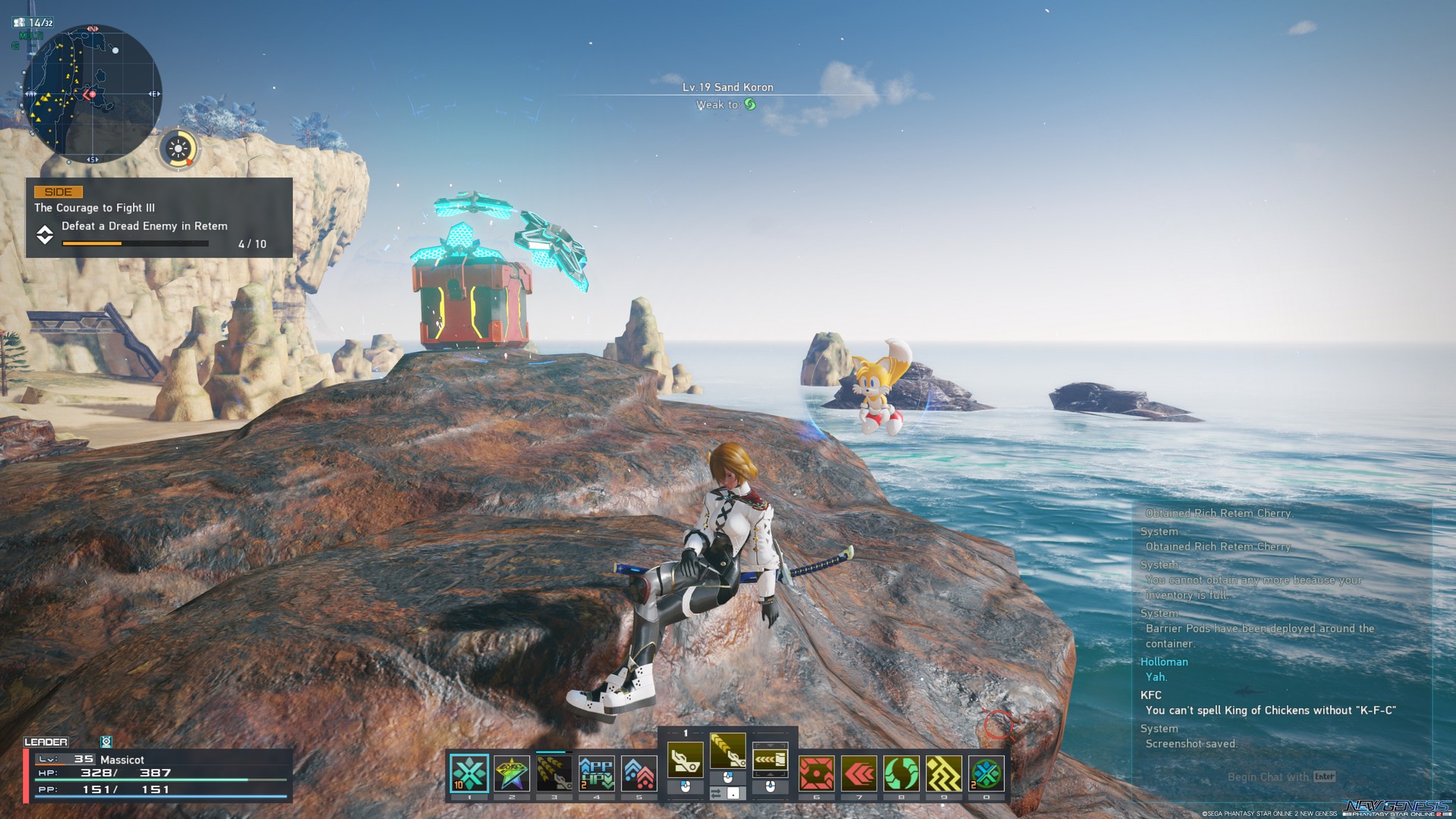Select the weapon action slot with left-pointing arrows

click(770, 758)
